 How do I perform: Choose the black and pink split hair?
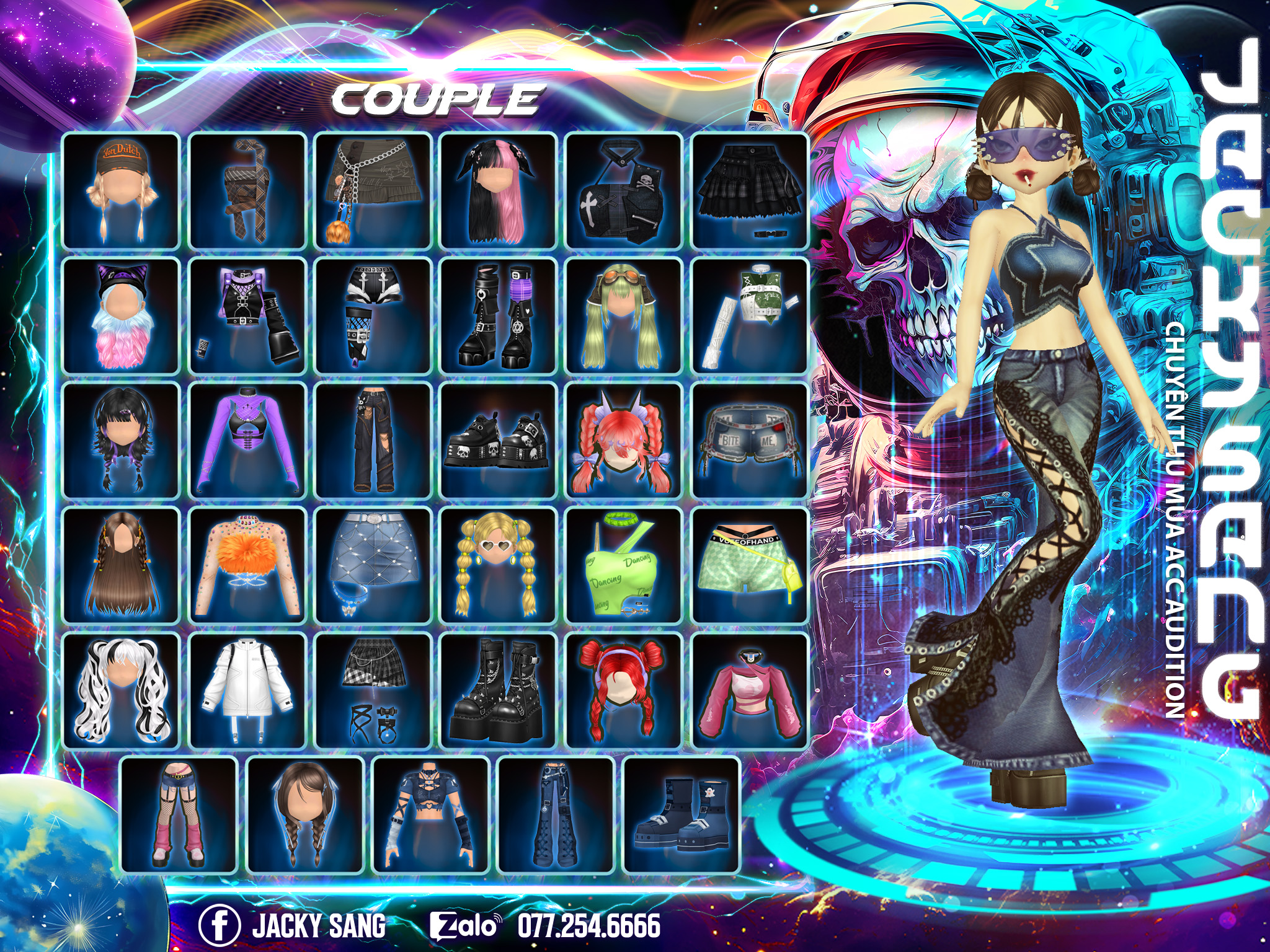pyautogui.click(x=497, y=190)
